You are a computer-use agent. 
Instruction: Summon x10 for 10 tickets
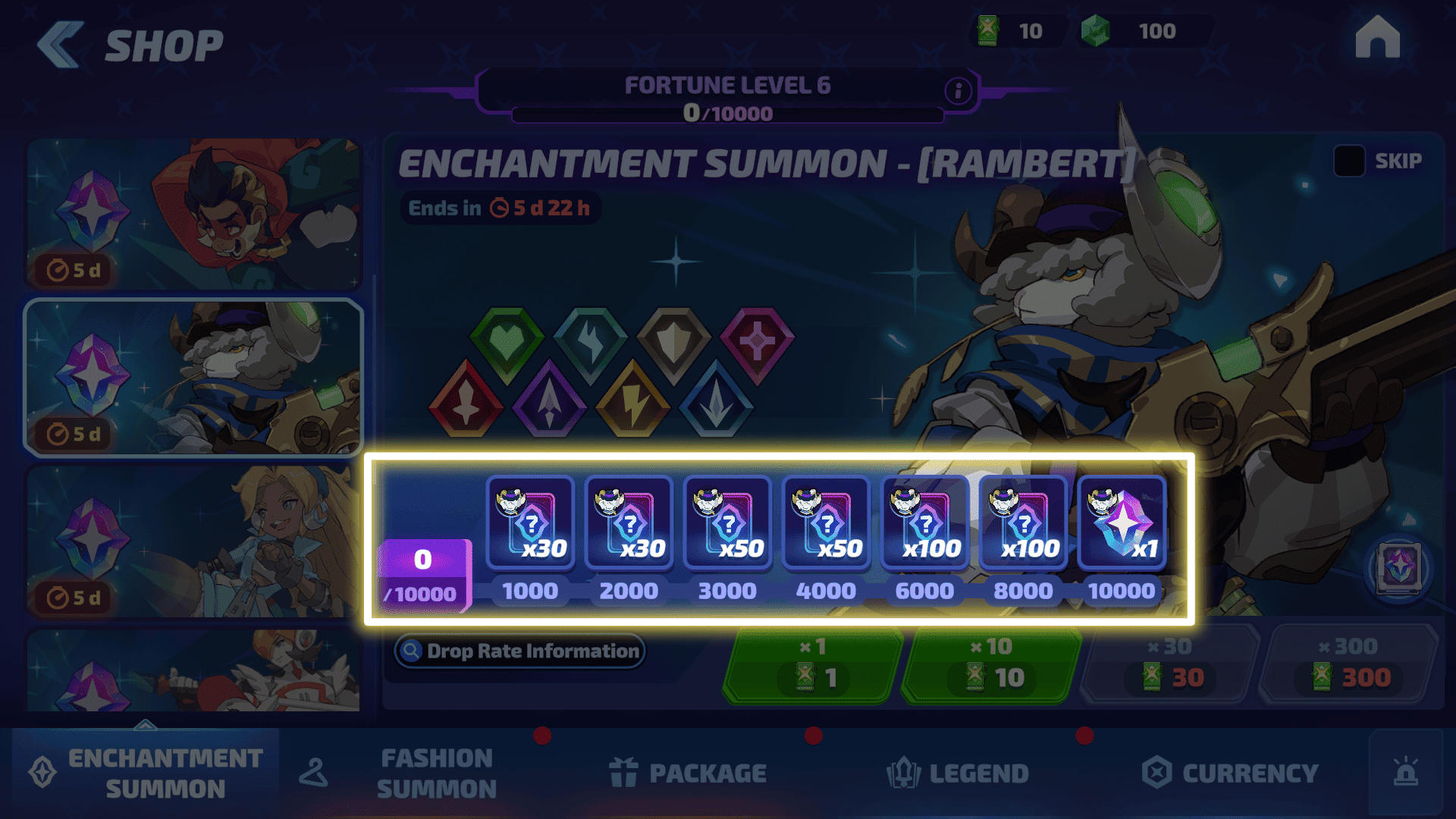991,665
